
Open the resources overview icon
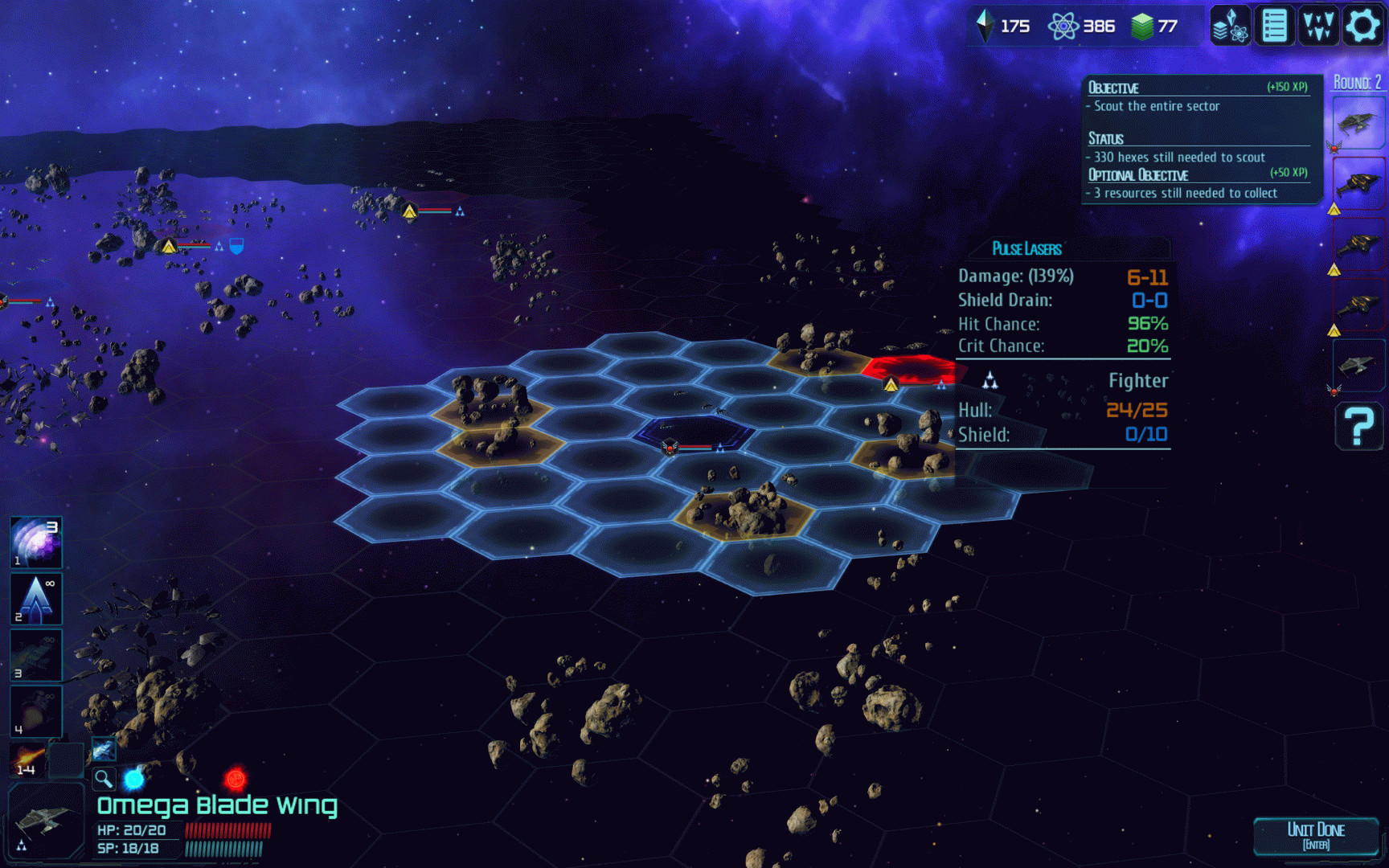tap(1230, 26)
